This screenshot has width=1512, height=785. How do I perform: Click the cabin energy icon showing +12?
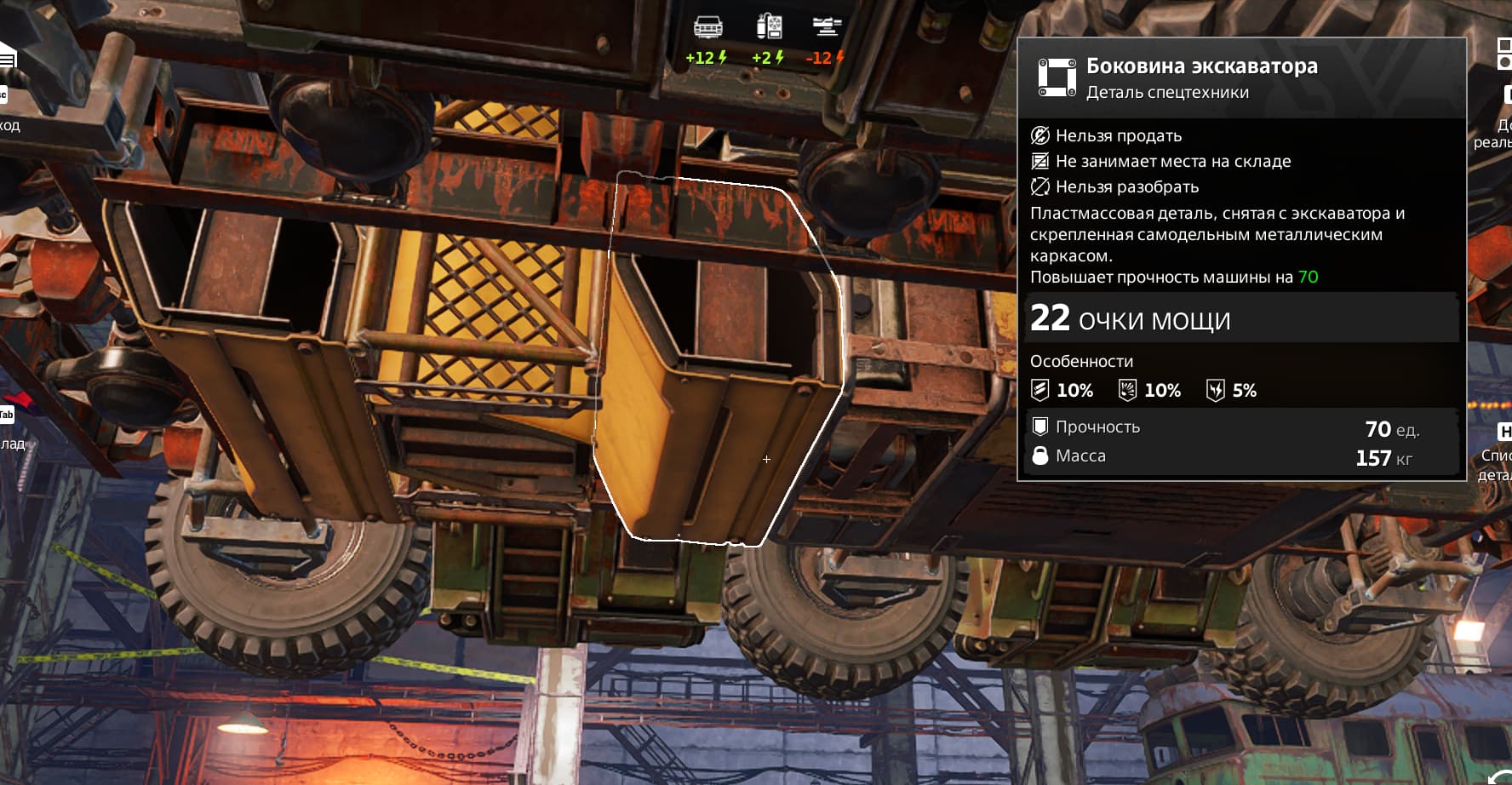(707, 28)
